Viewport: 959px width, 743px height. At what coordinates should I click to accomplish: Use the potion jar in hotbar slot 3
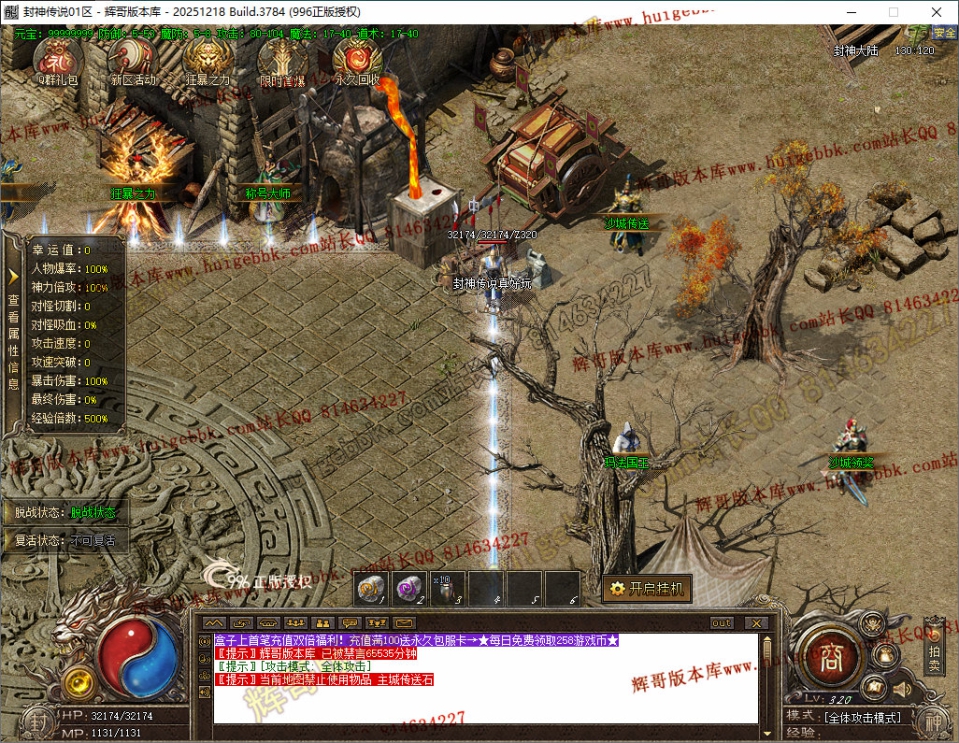[x=446, y=588]
